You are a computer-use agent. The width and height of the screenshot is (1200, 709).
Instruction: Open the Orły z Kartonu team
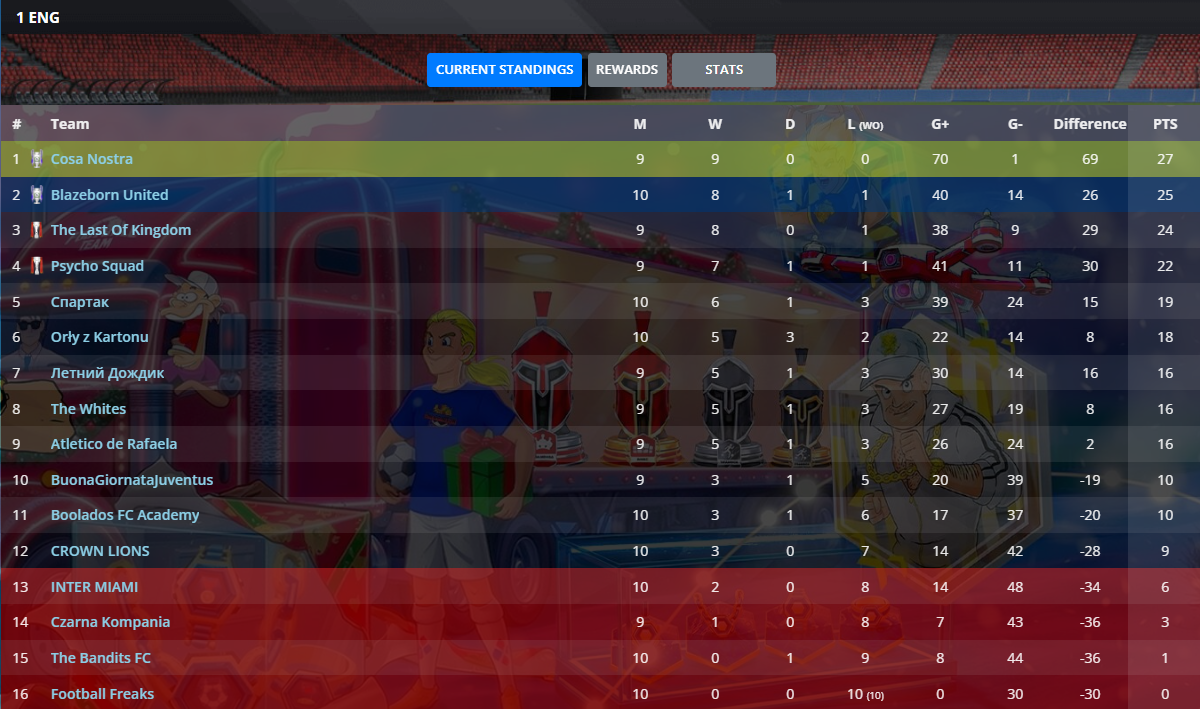point(99,337)
